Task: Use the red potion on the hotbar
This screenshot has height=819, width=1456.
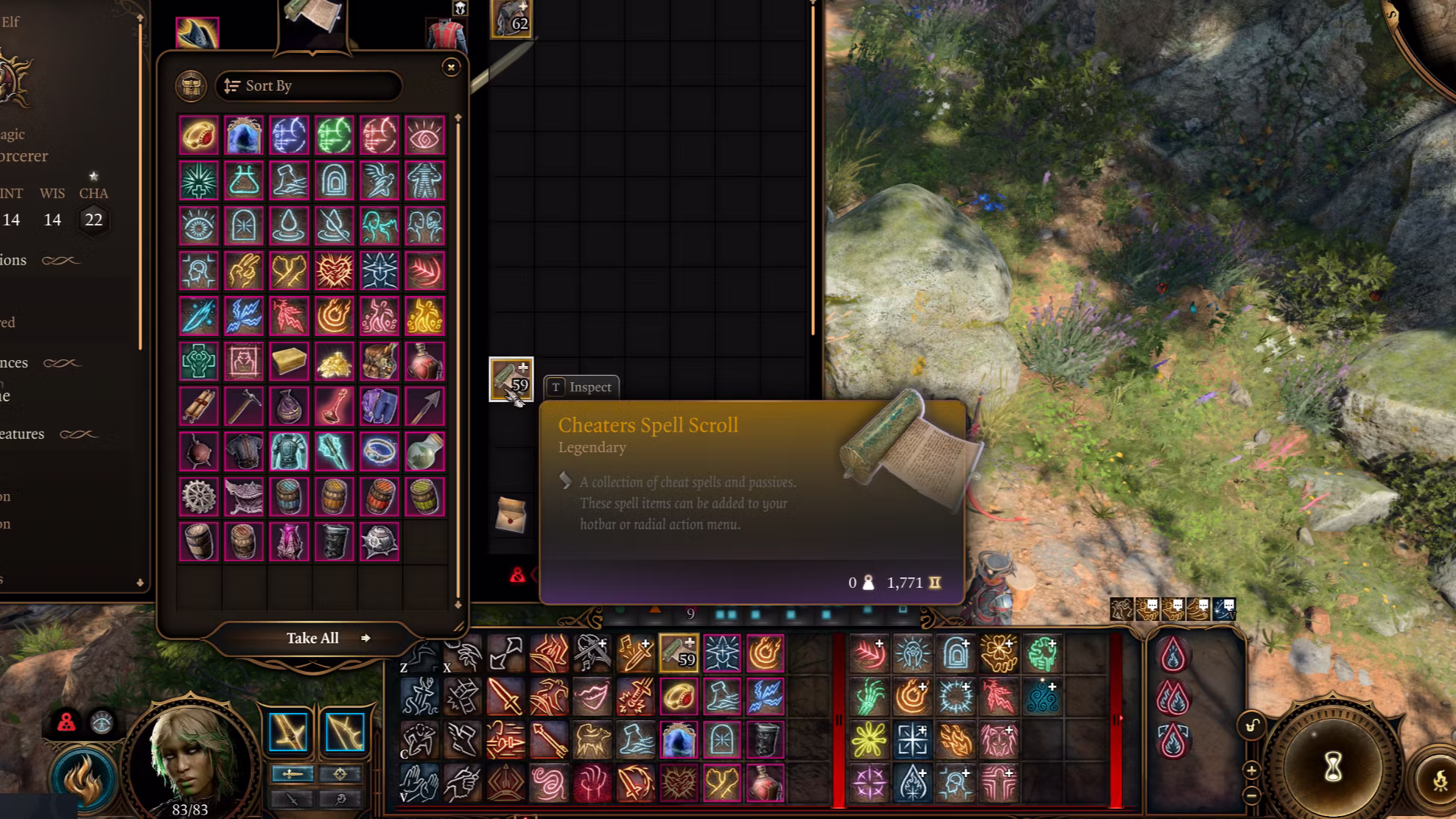Action: 765,783
